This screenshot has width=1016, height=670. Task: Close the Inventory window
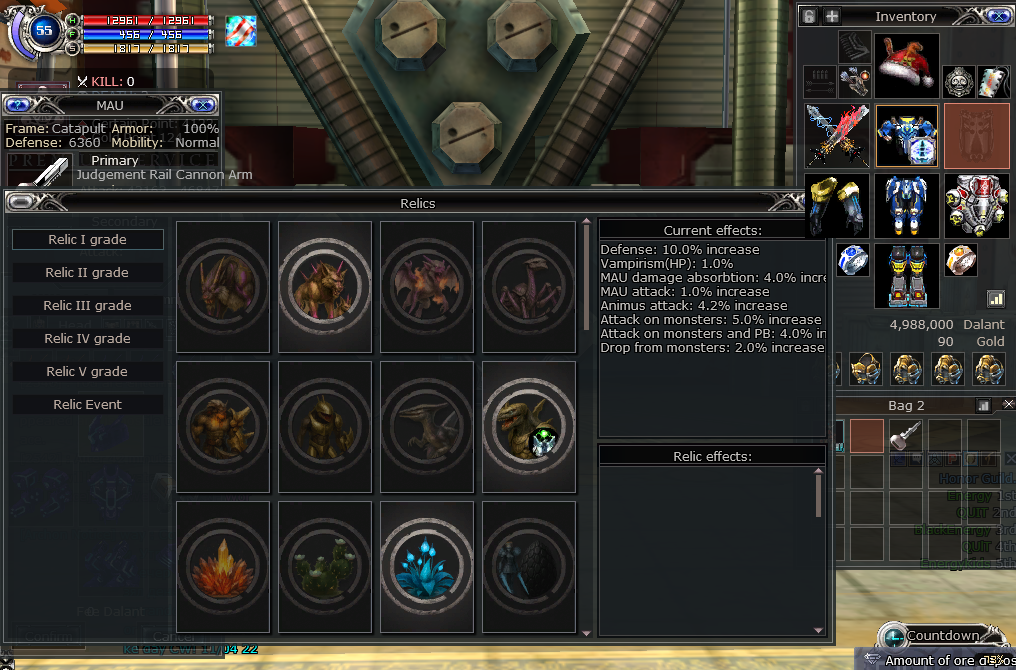996,16
